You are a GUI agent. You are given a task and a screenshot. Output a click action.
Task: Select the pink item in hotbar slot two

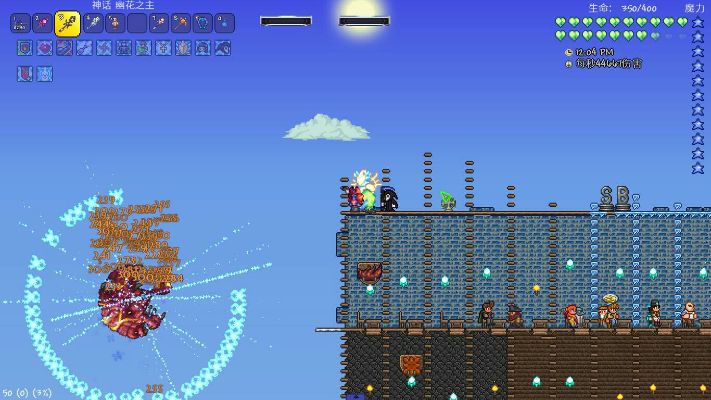(x=43, y=23)
